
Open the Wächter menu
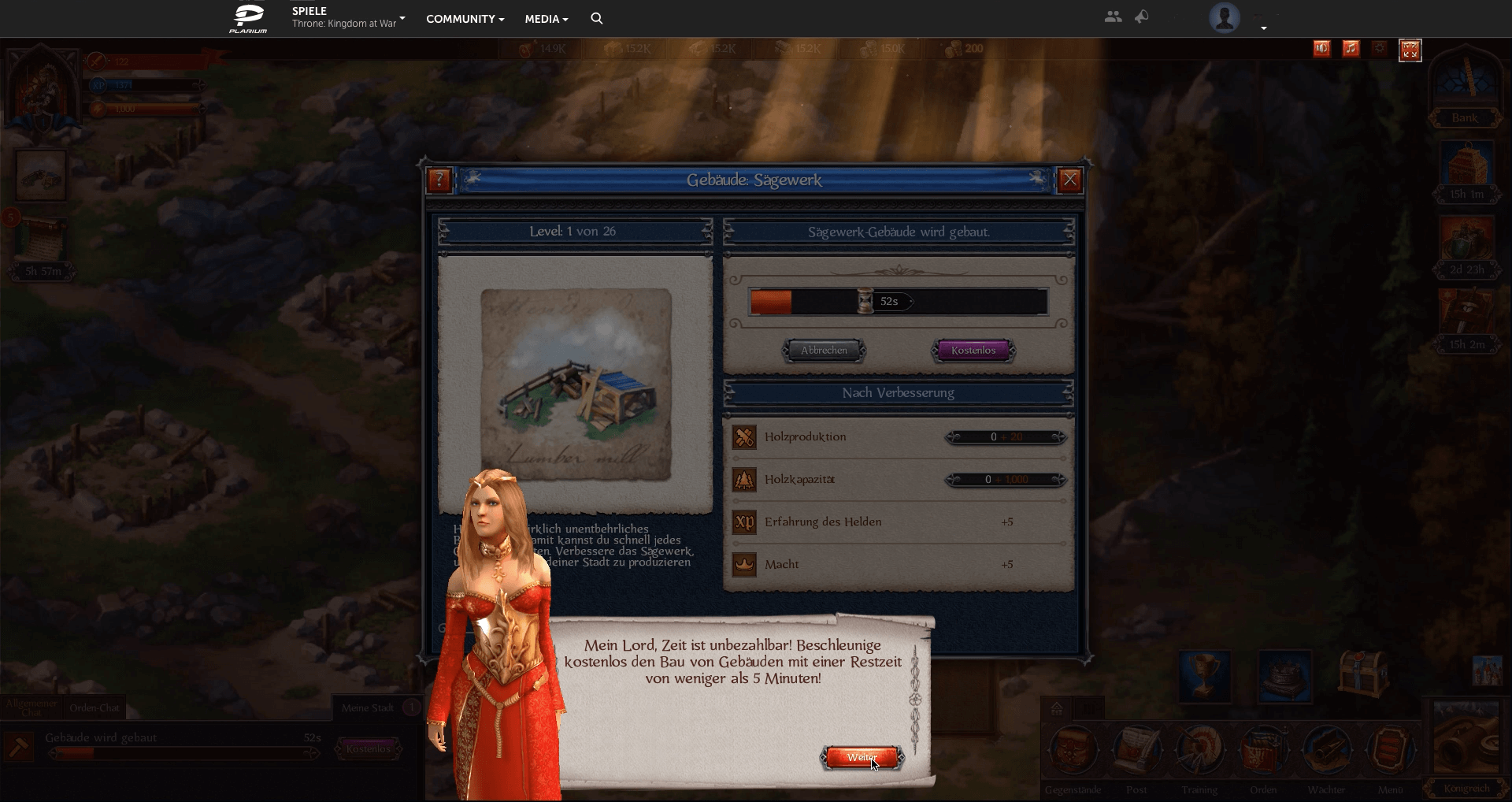tap(1326, 752)
